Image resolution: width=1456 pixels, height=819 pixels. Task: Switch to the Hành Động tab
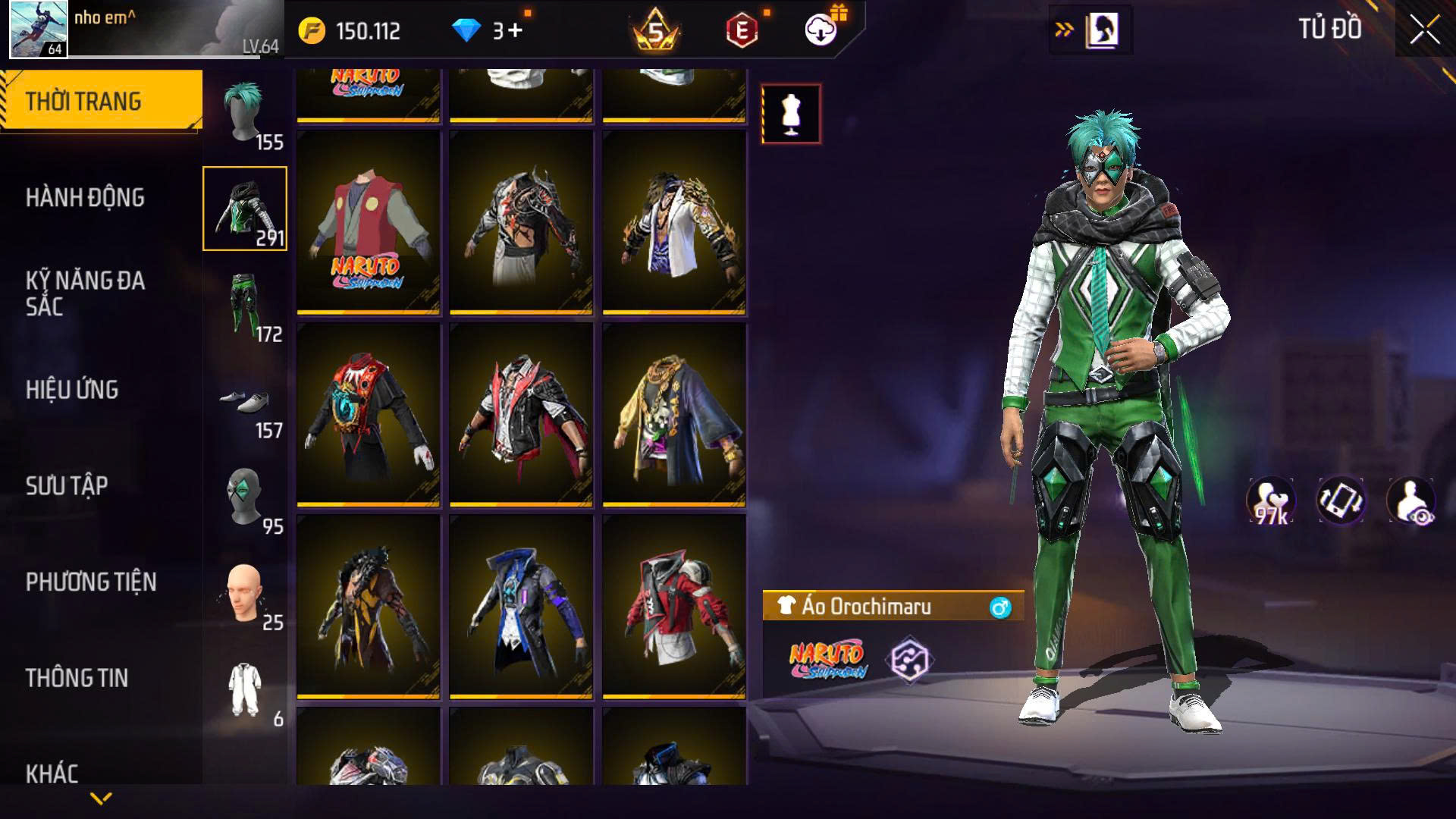(x=85, y=198)
